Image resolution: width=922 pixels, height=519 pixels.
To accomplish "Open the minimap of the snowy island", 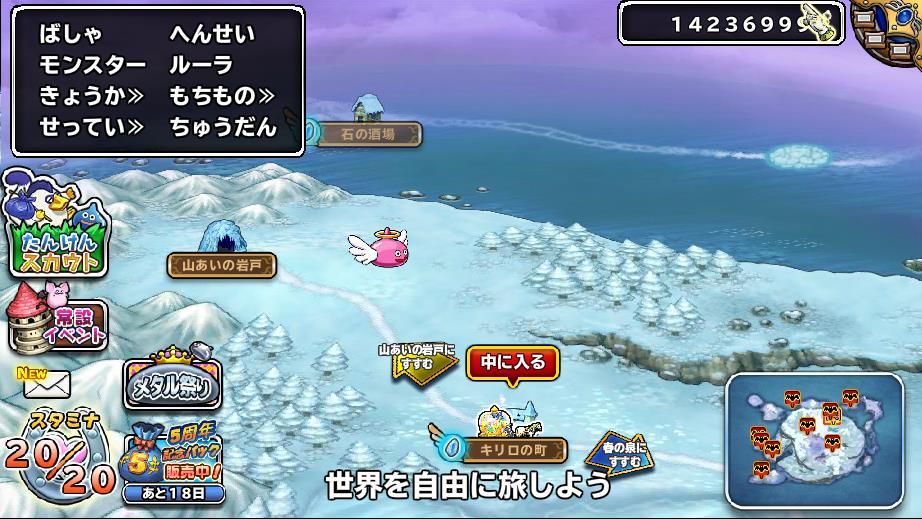I will tap(820, 440).
